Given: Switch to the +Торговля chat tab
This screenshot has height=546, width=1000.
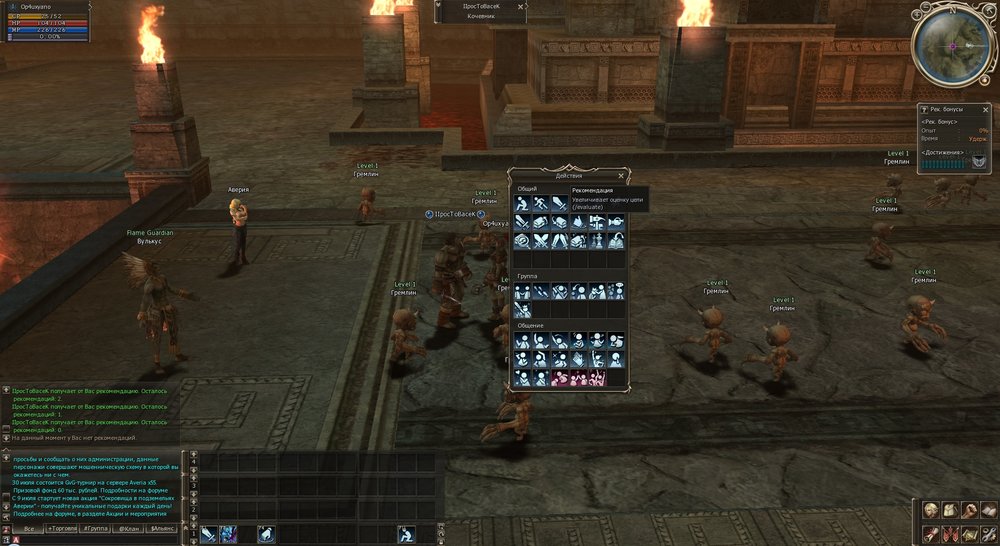Looking at the screenshot, I should 63,528.
